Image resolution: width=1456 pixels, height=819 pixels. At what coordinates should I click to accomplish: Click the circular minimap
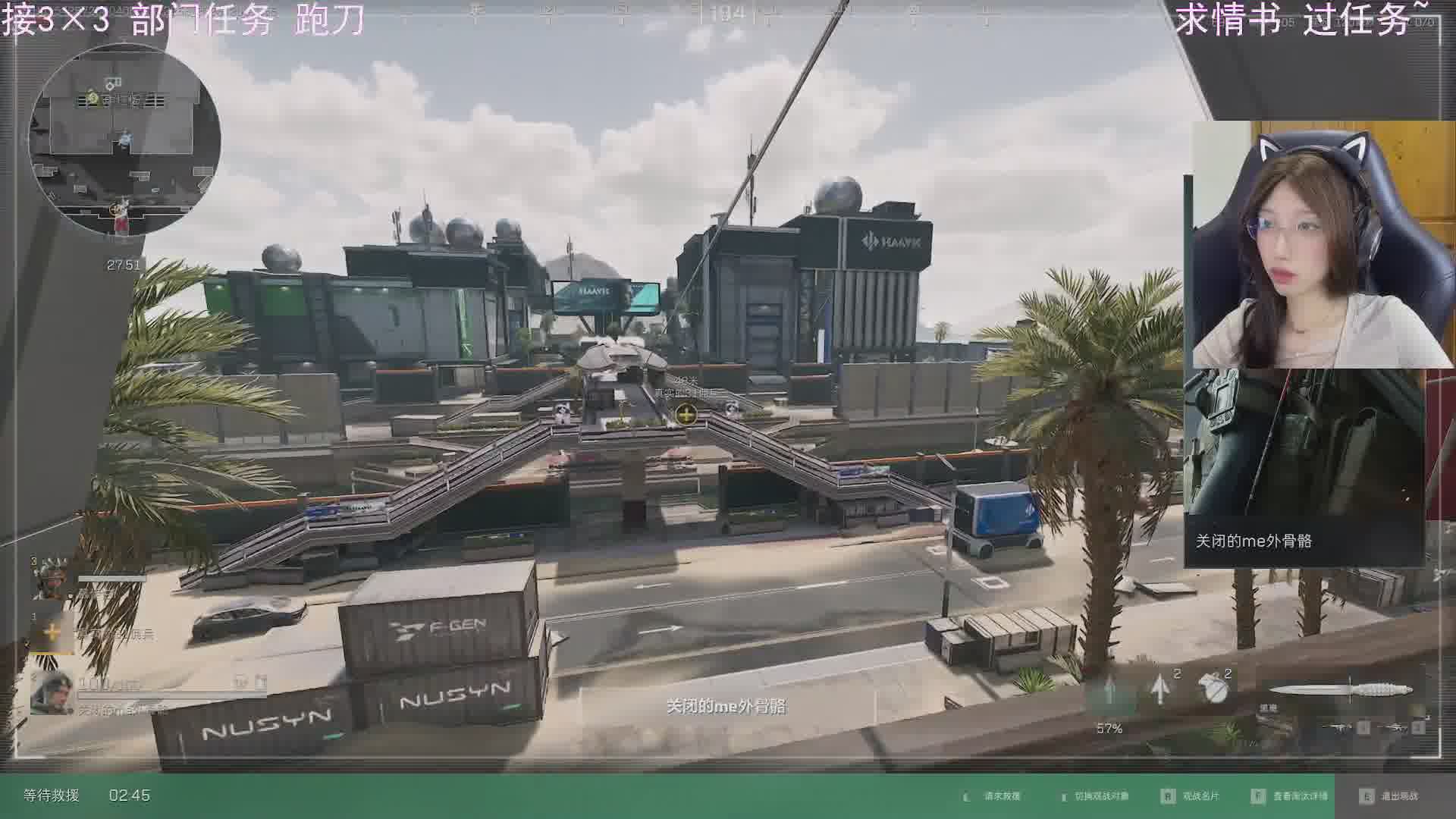click(x=124, y=140)
